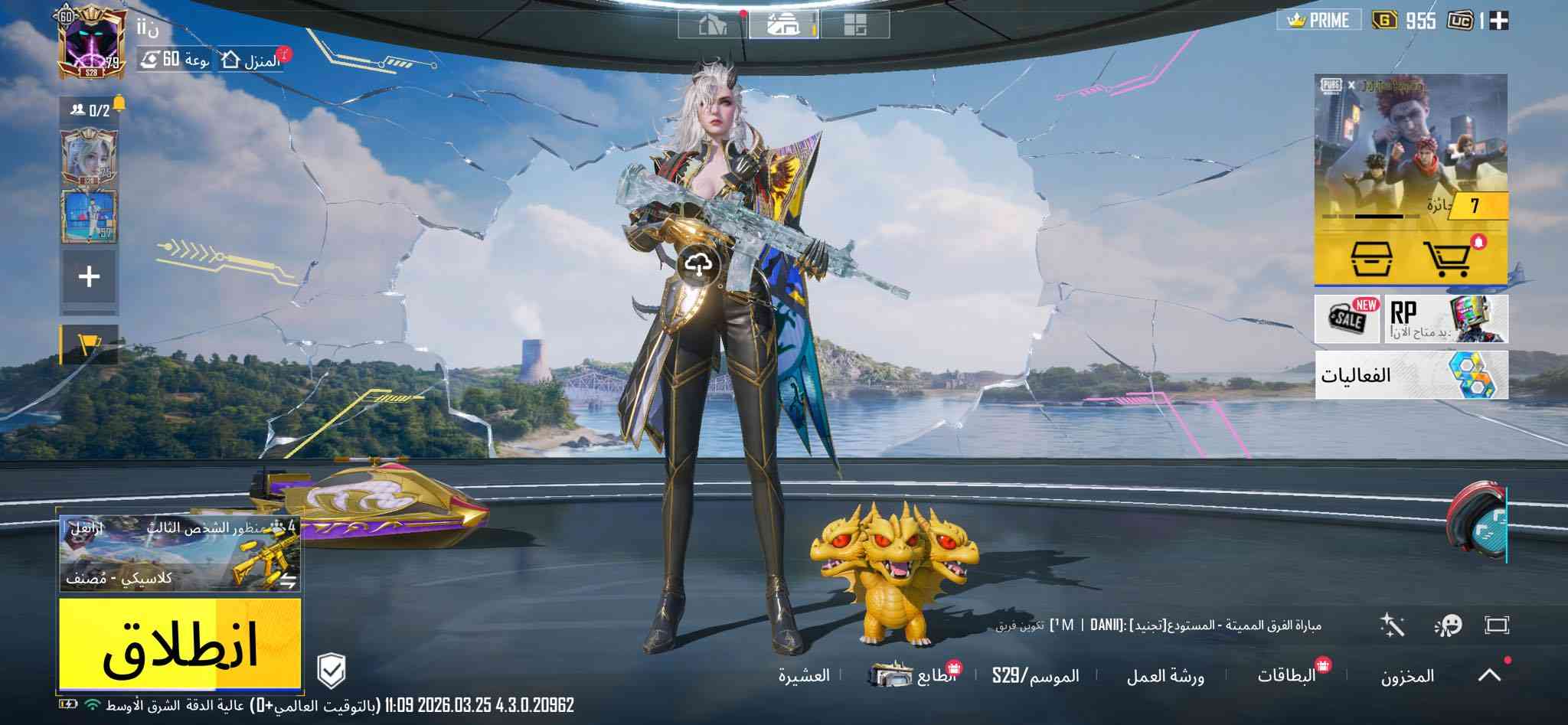
Task: Open the البطاقات cards menu
Action: [1286, 675]
